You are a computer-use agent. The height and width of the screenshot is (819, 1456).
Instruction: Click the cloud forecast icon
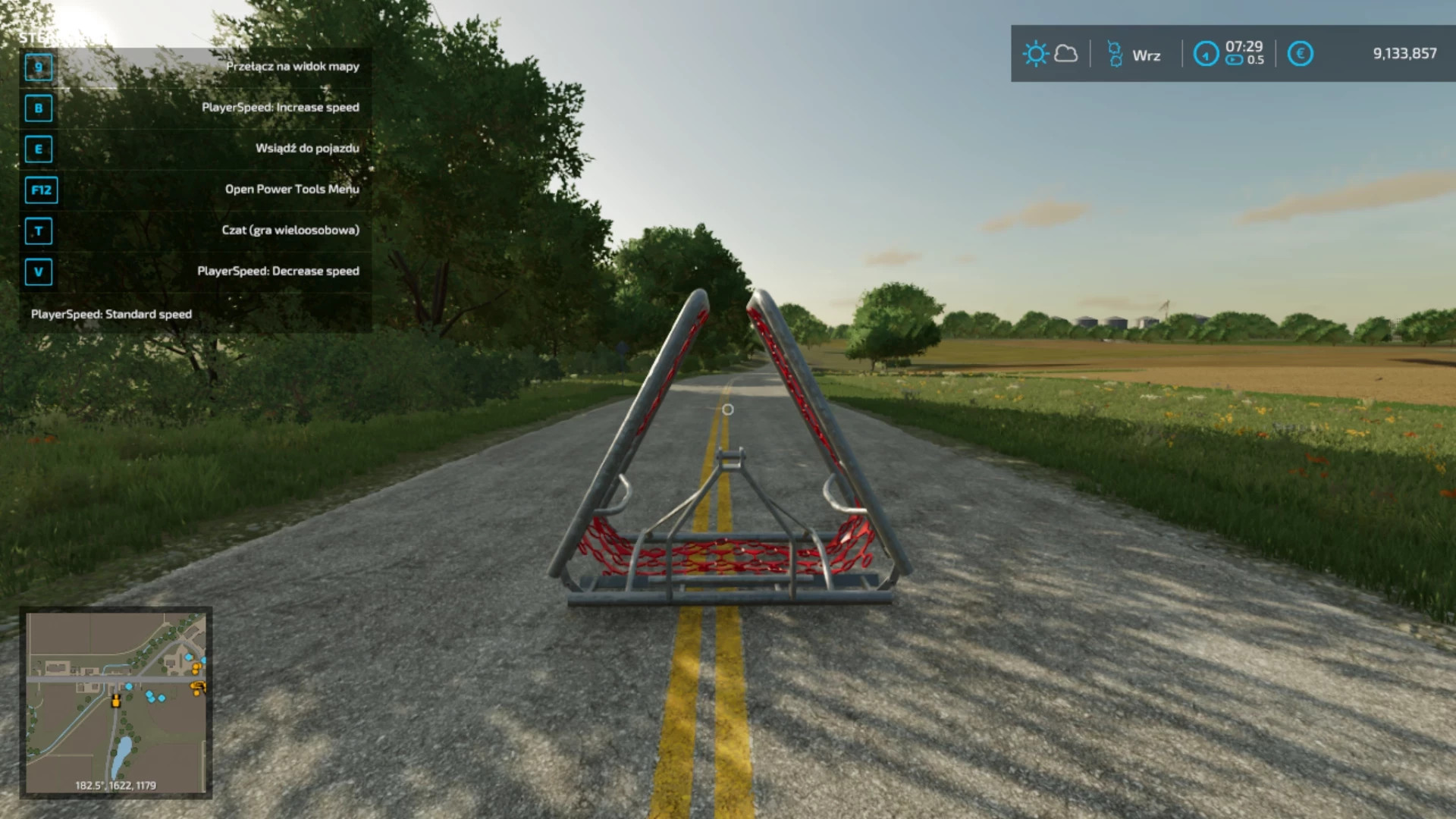(x=1066, y=54)
